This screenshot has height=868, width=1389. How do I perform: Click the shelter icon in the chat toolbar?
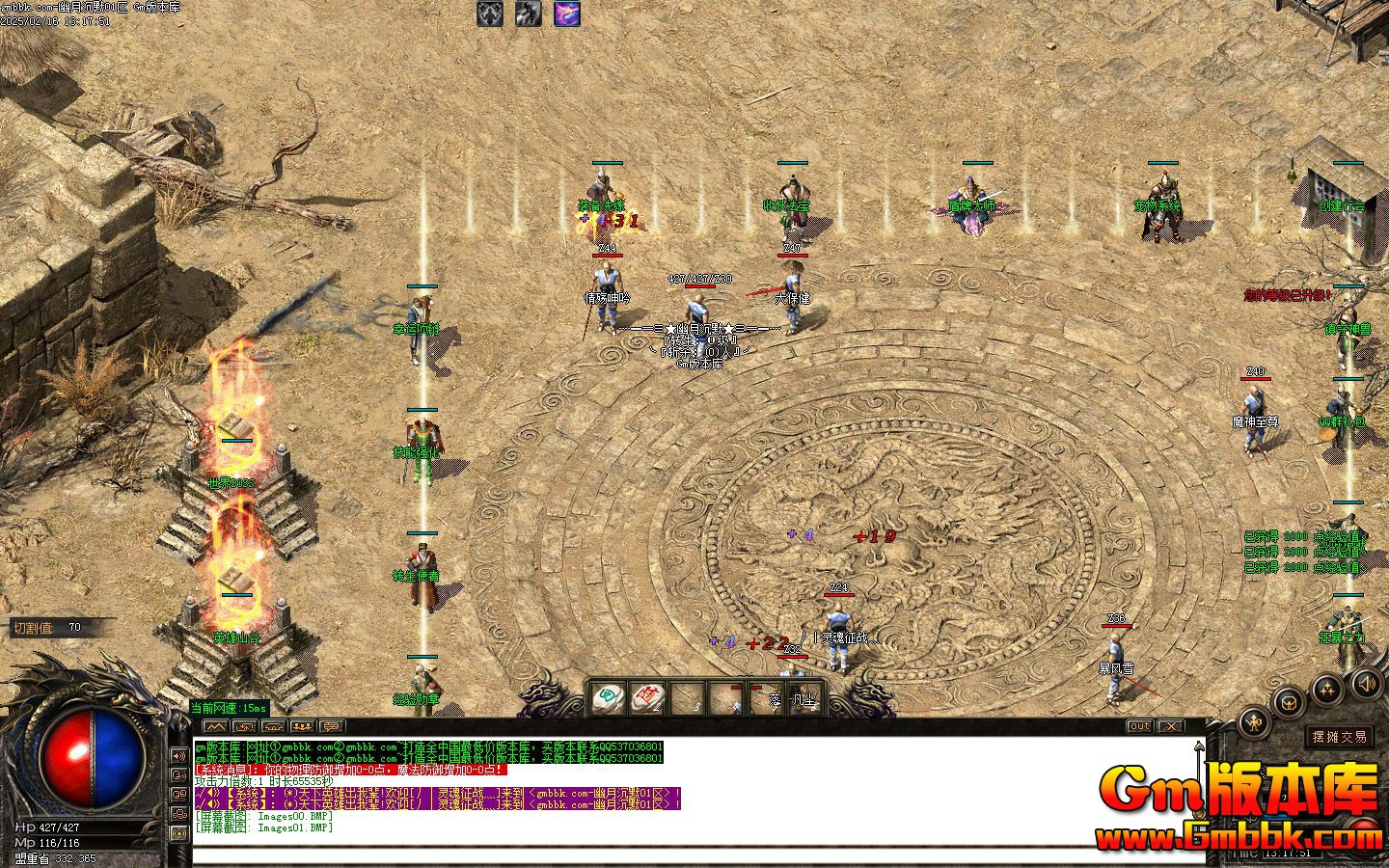coord(273,726)
